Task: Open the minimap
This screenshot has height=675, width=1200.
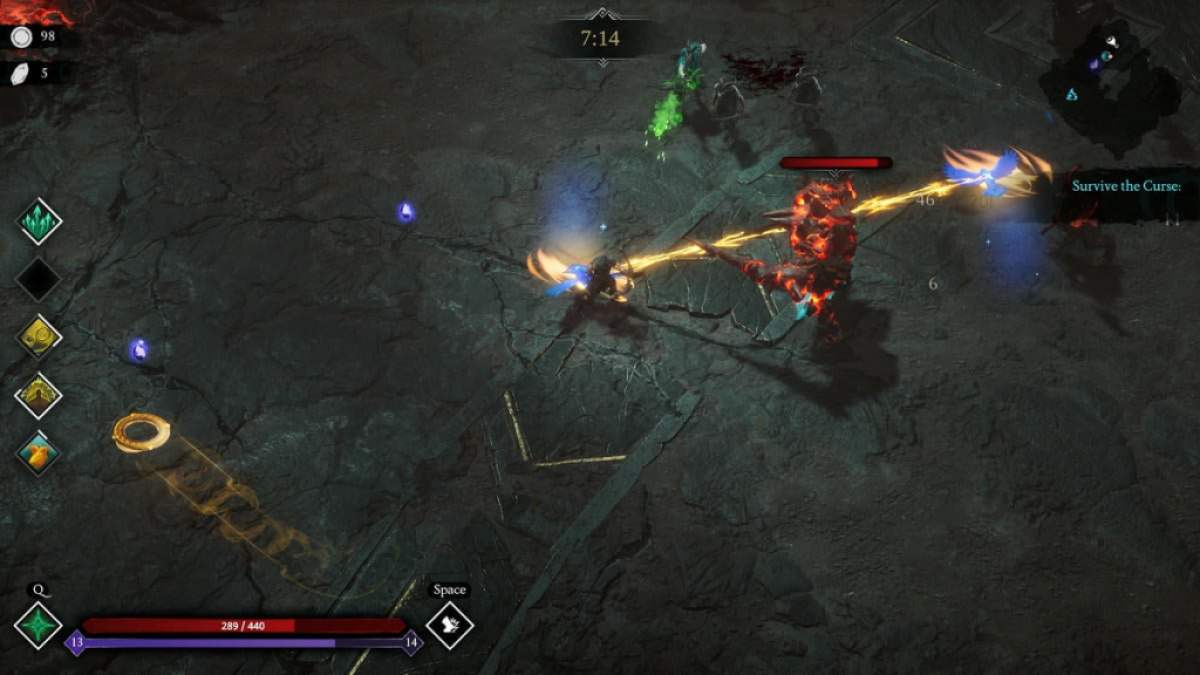Action: click(1110, 82)
